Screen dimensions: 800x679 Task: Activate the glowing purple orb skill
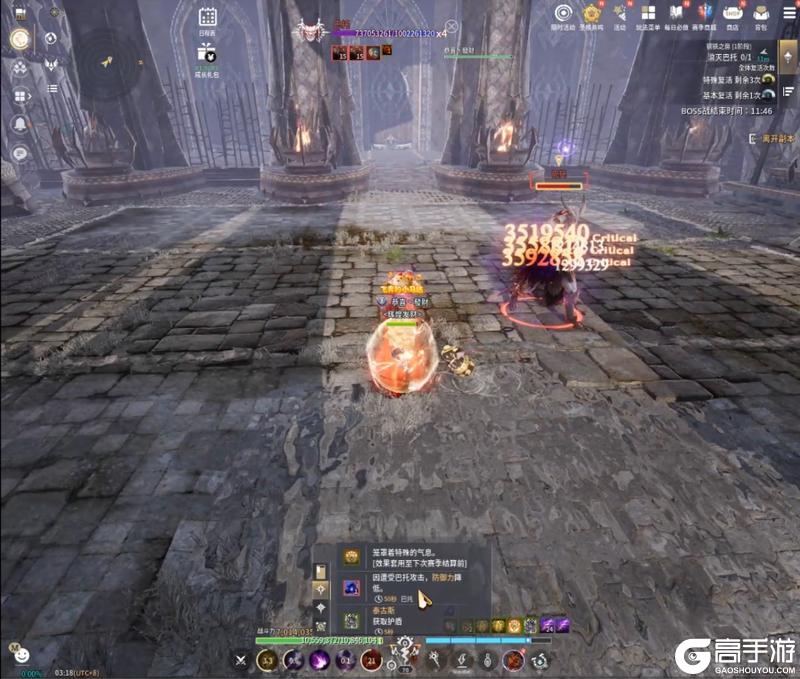tap(319, 660)
